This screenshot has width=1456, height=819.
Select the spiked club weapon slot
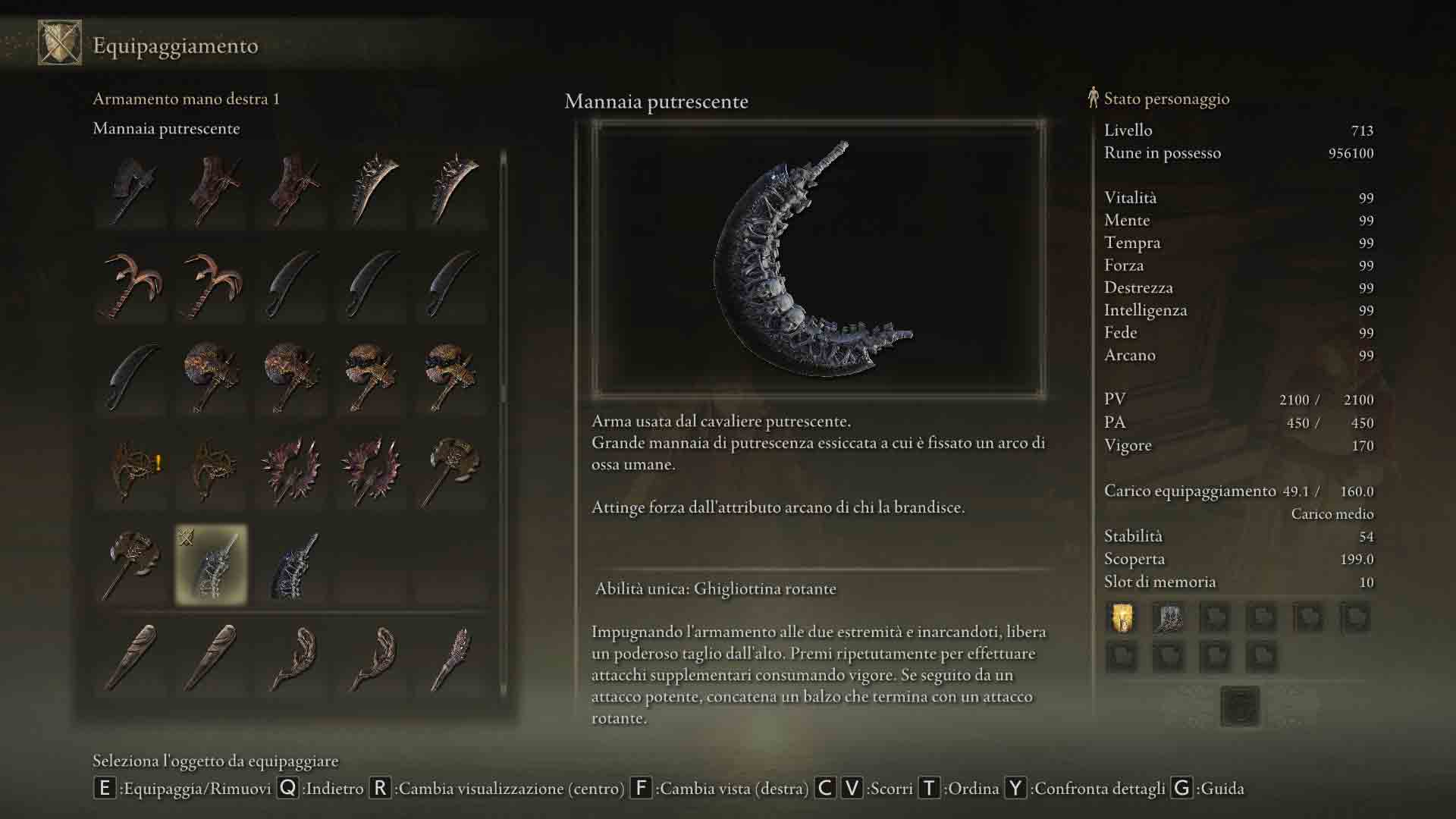click(x=453, y=657)
